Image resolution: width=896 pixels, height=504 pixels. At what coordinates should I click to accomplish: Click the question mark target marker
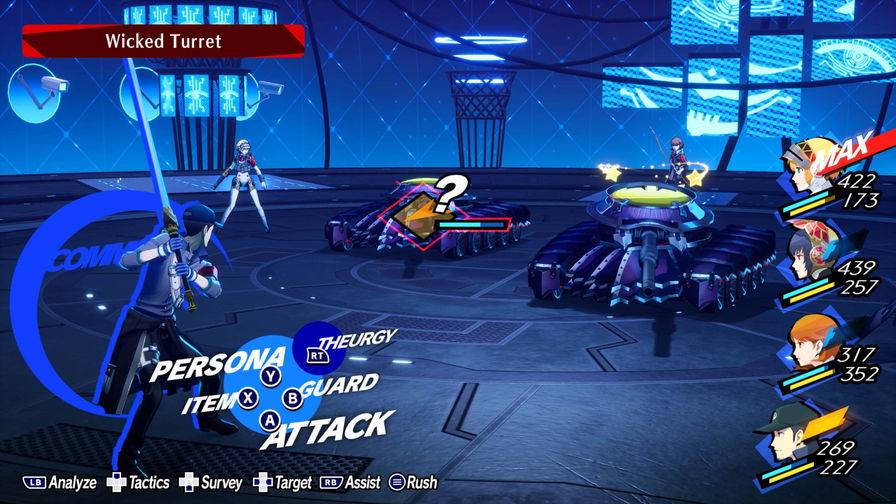coord(451,189)
